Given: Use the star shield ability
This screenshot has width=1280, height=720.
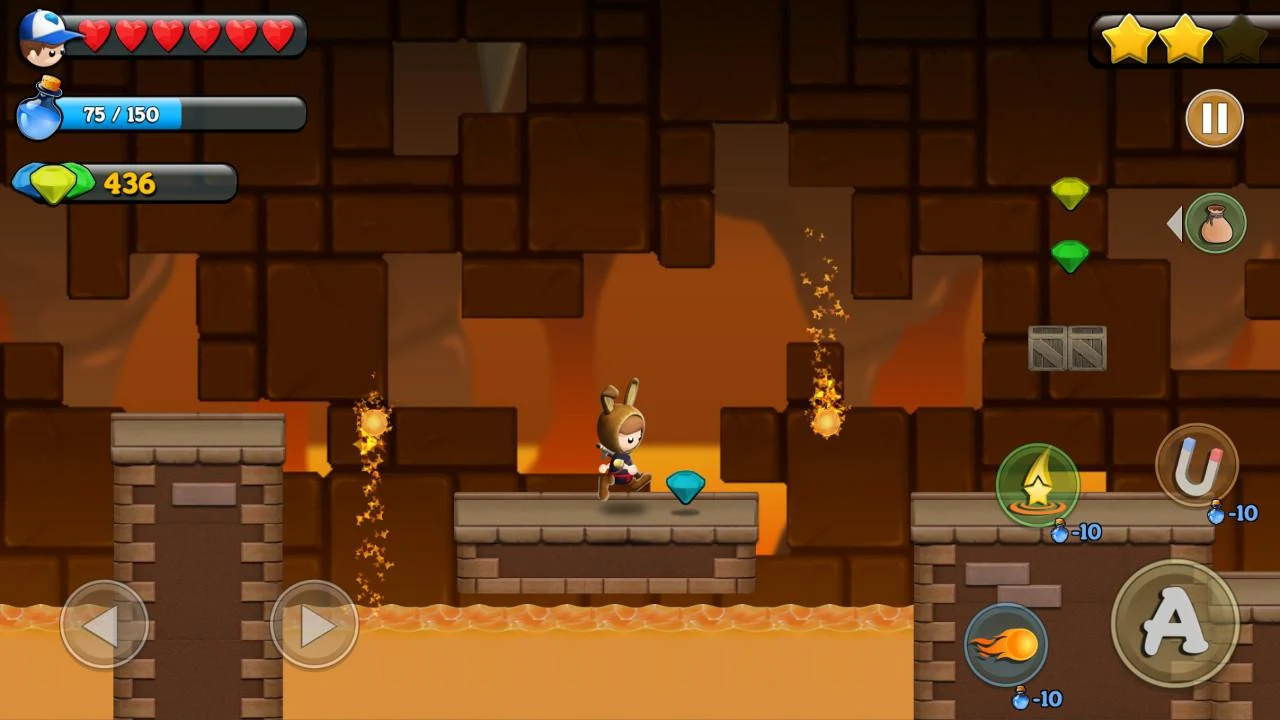Looking at the screenshot, I should click(1038, 485).
